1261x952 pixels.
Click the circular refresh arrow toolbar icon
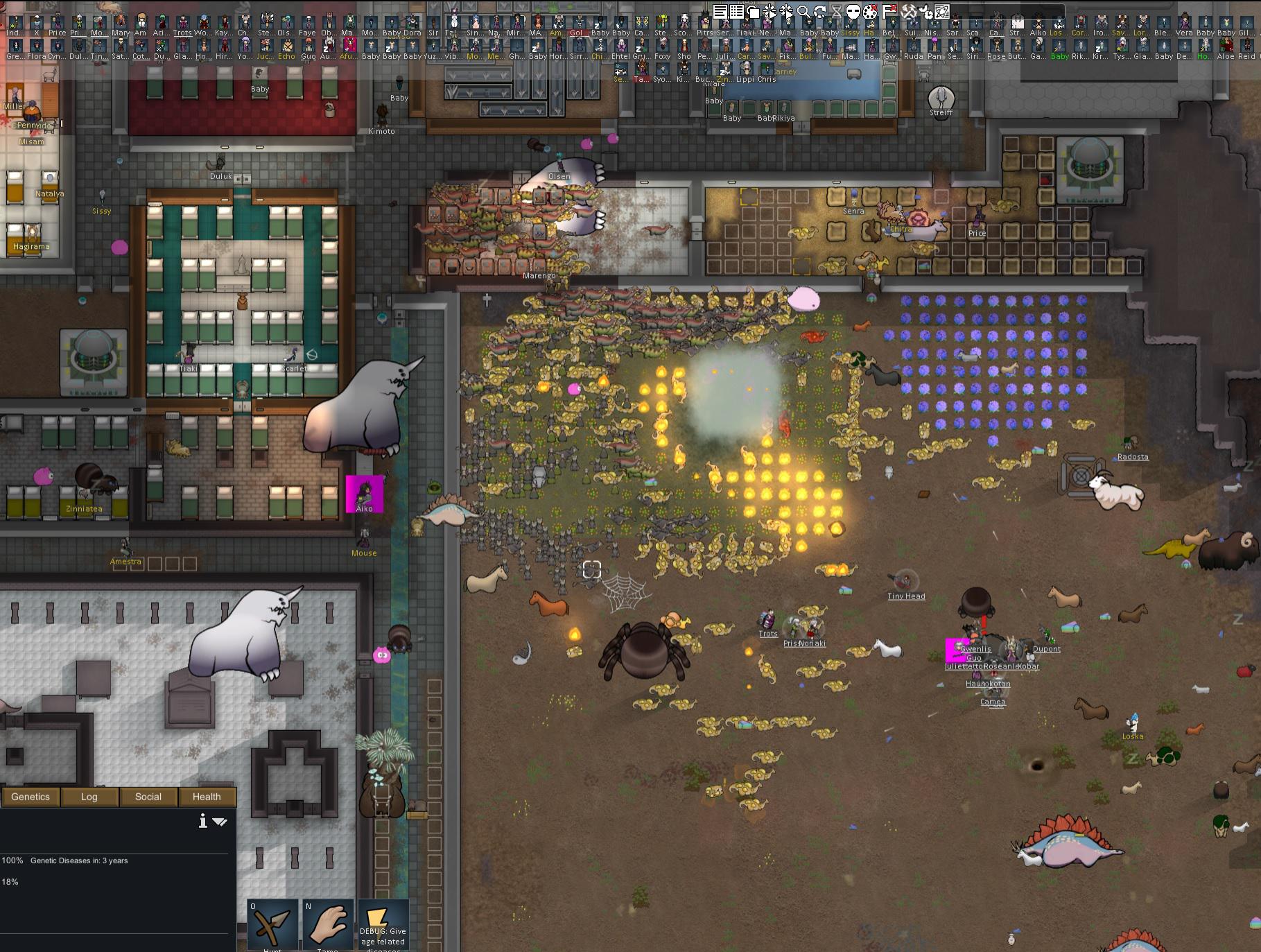pyautogui.click(x=820, y=11)
